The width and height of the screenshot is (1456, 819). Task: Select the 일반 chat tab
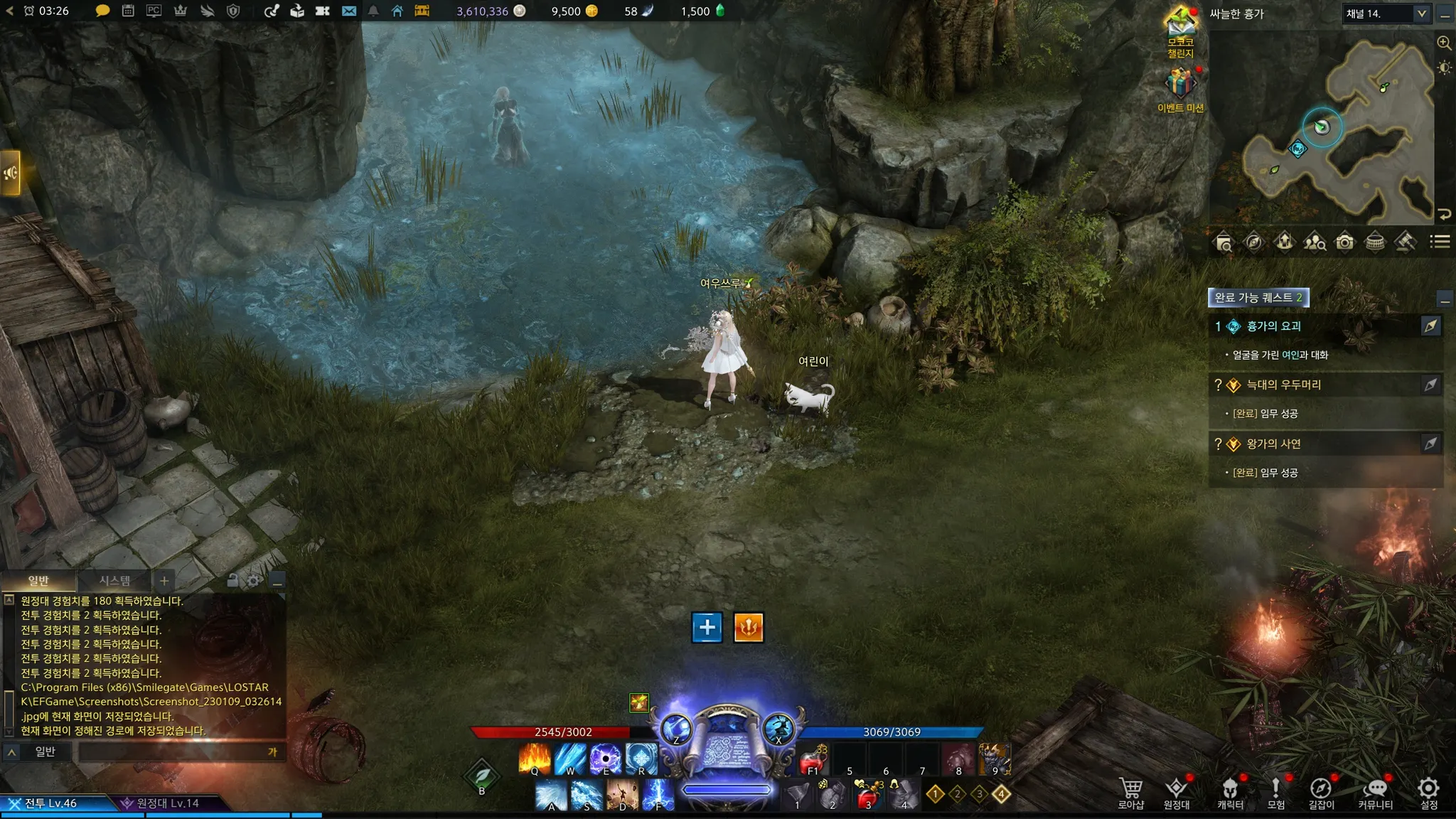[38, 581]
